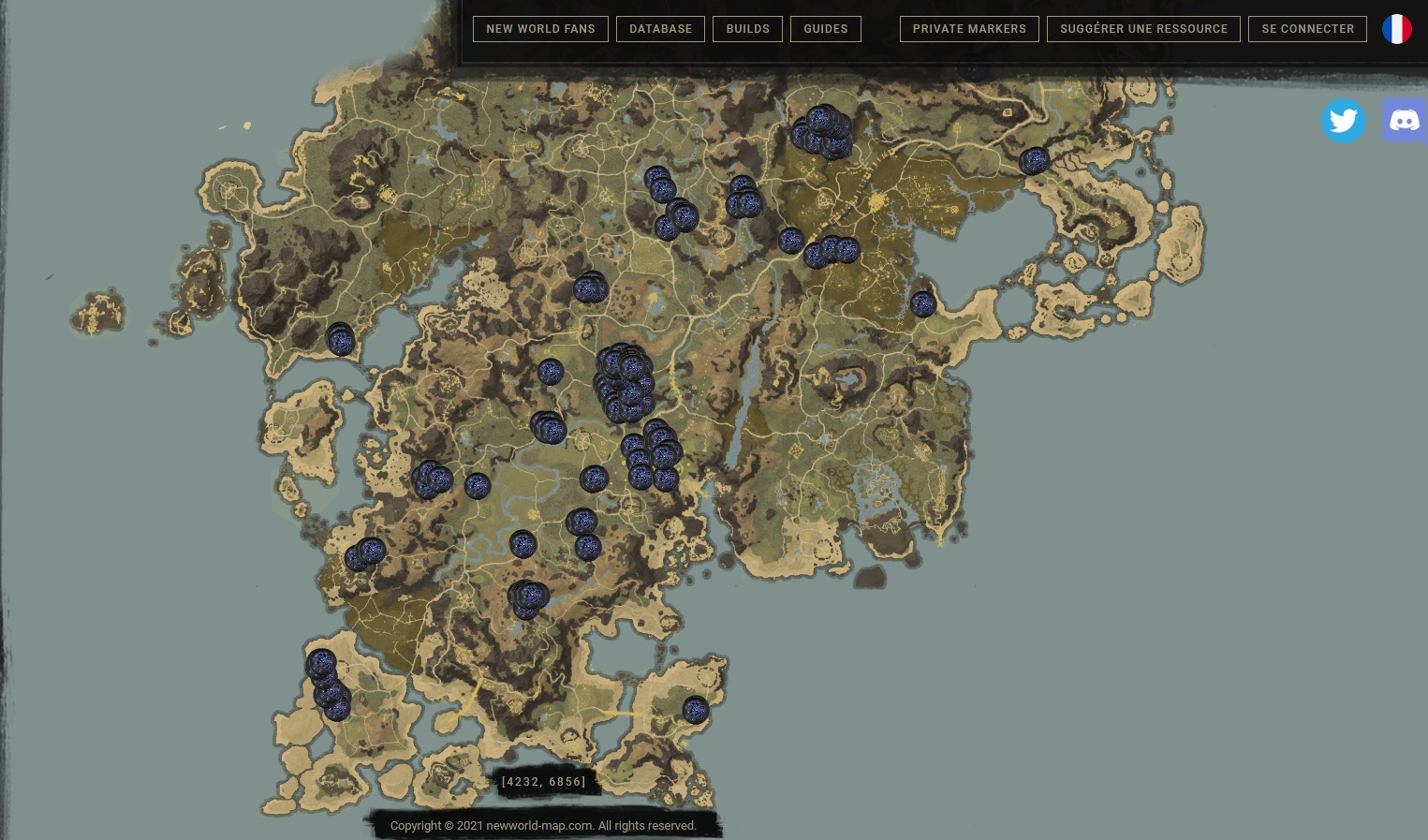Select the ore node near the eastern coastline
This screenshot has width=1428, height=840.
tap(925, 303)
